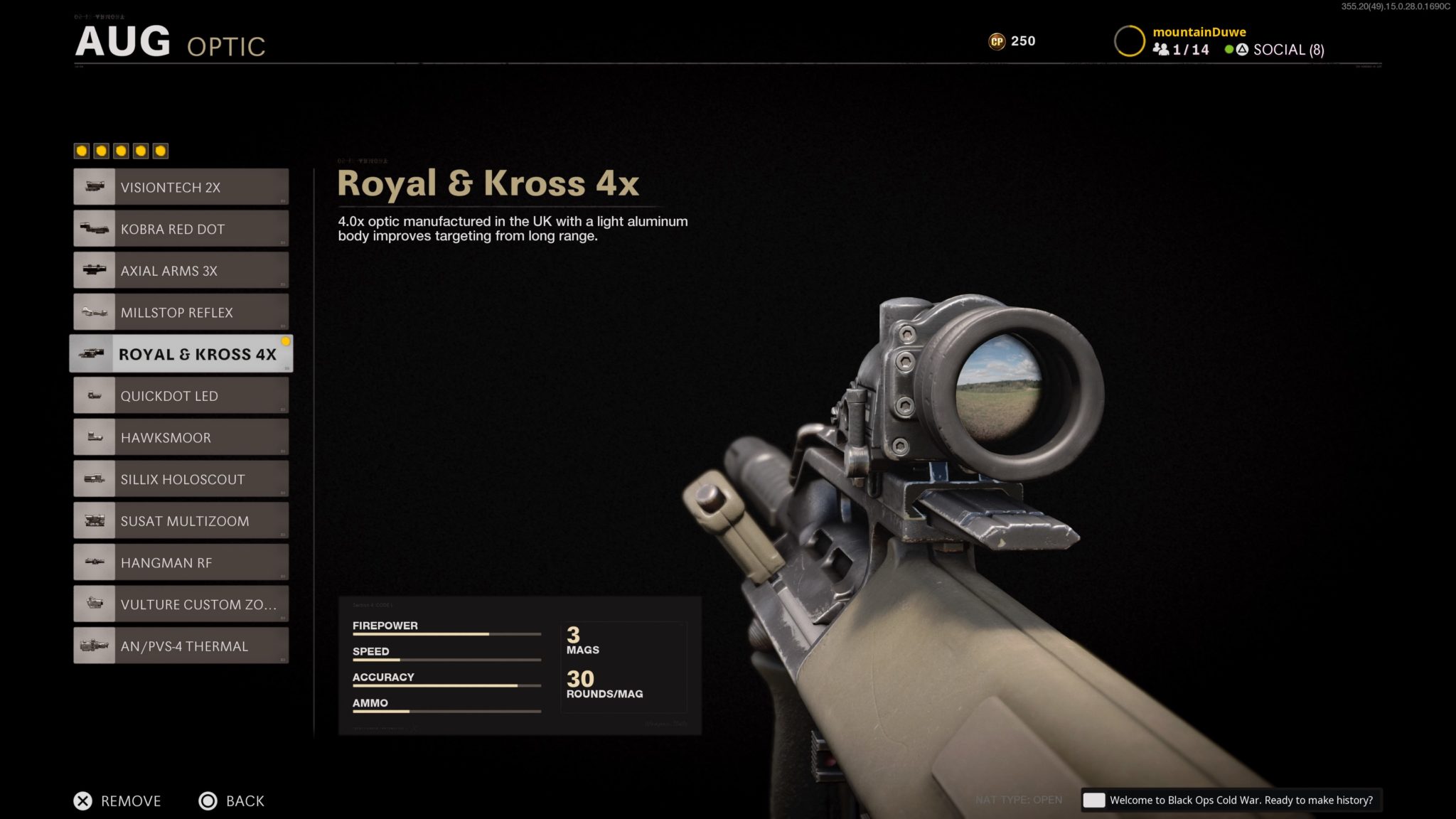
Task: Click the FIREPOWER stat bar
Action: point(446,633)
